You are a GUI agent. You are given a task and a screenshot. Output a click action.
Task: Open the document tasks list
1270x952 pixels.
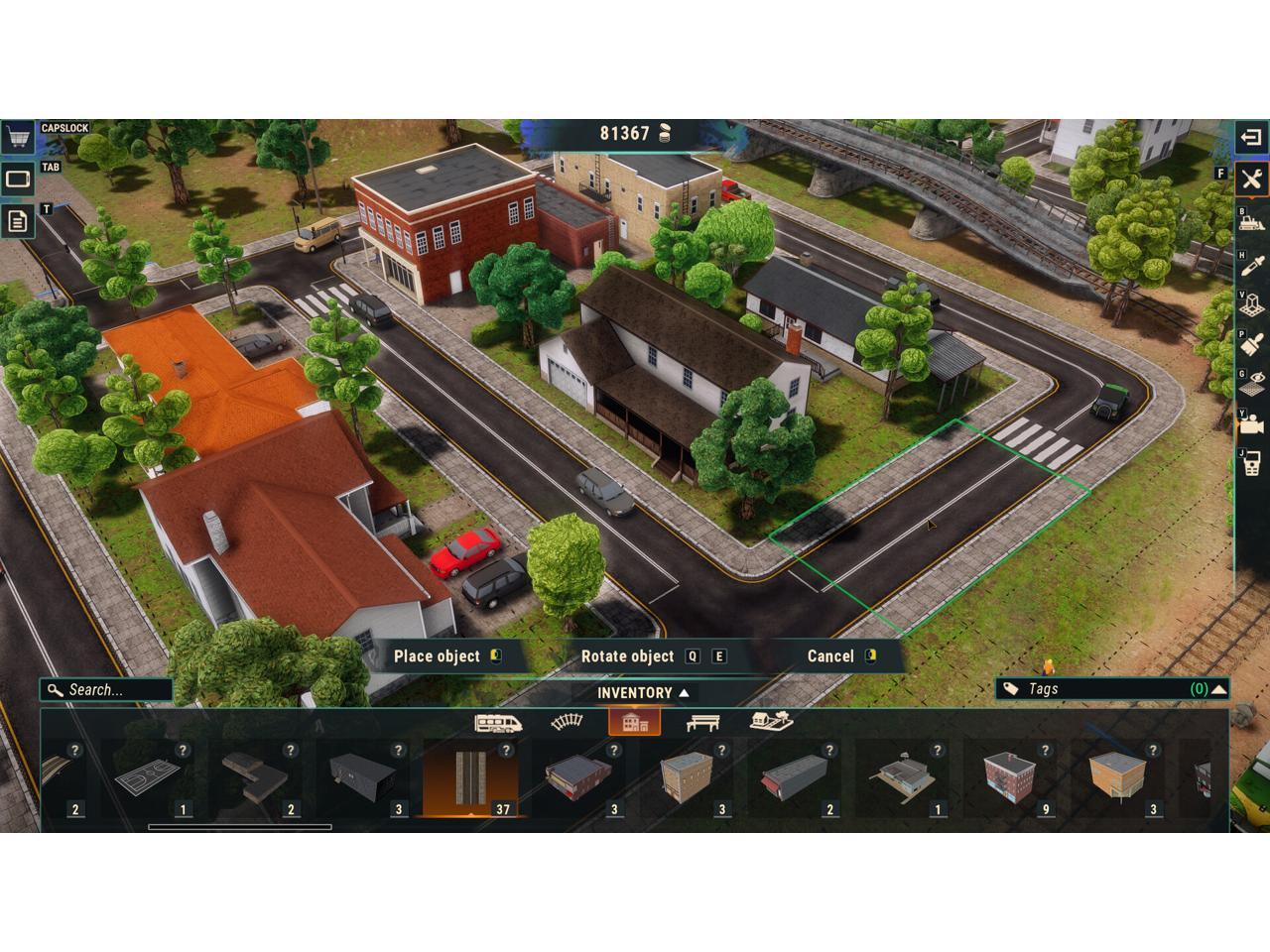(x=17, y=220)
